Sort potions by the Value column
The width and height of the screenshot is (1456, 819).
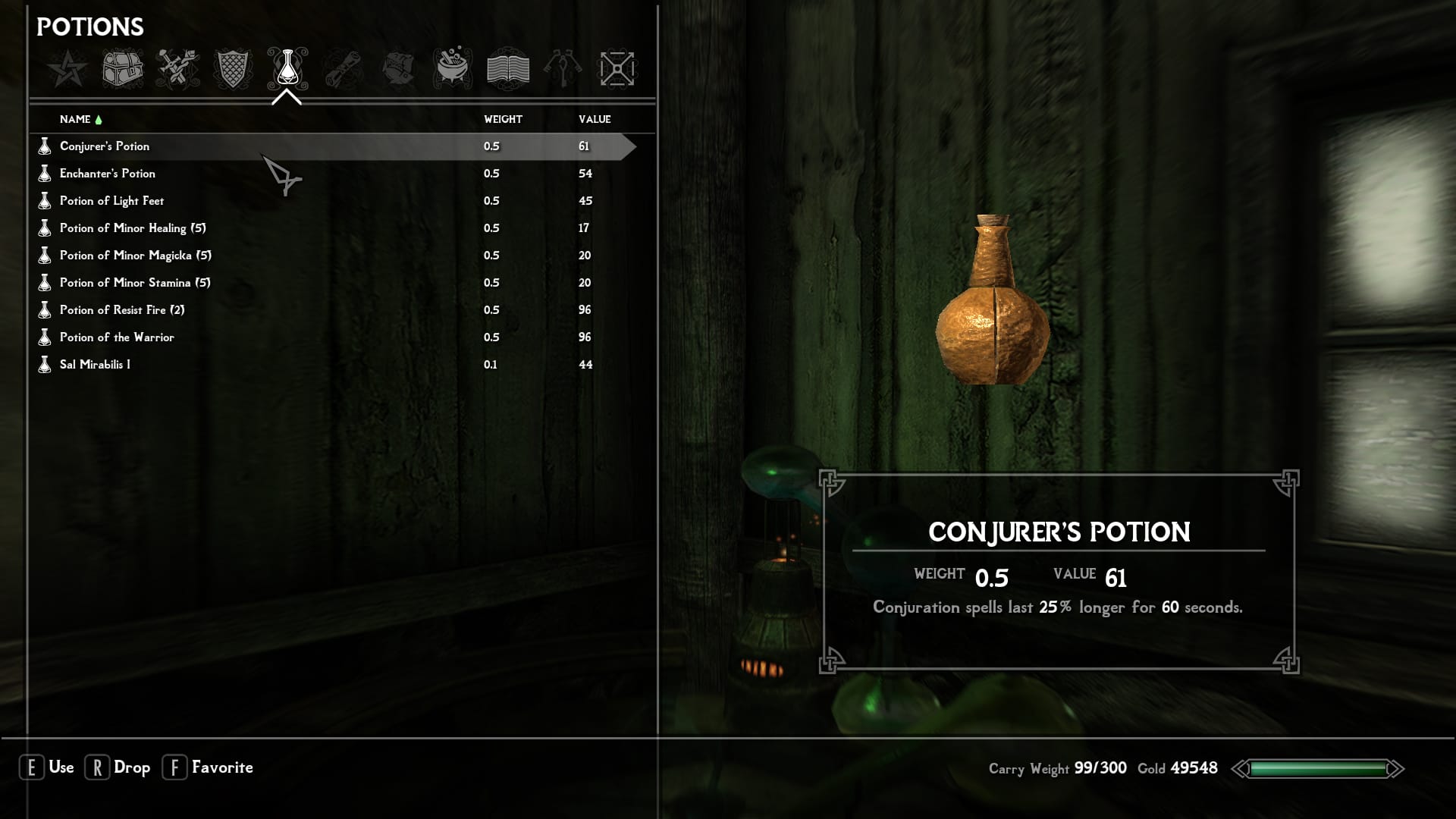tap(595, 119)
